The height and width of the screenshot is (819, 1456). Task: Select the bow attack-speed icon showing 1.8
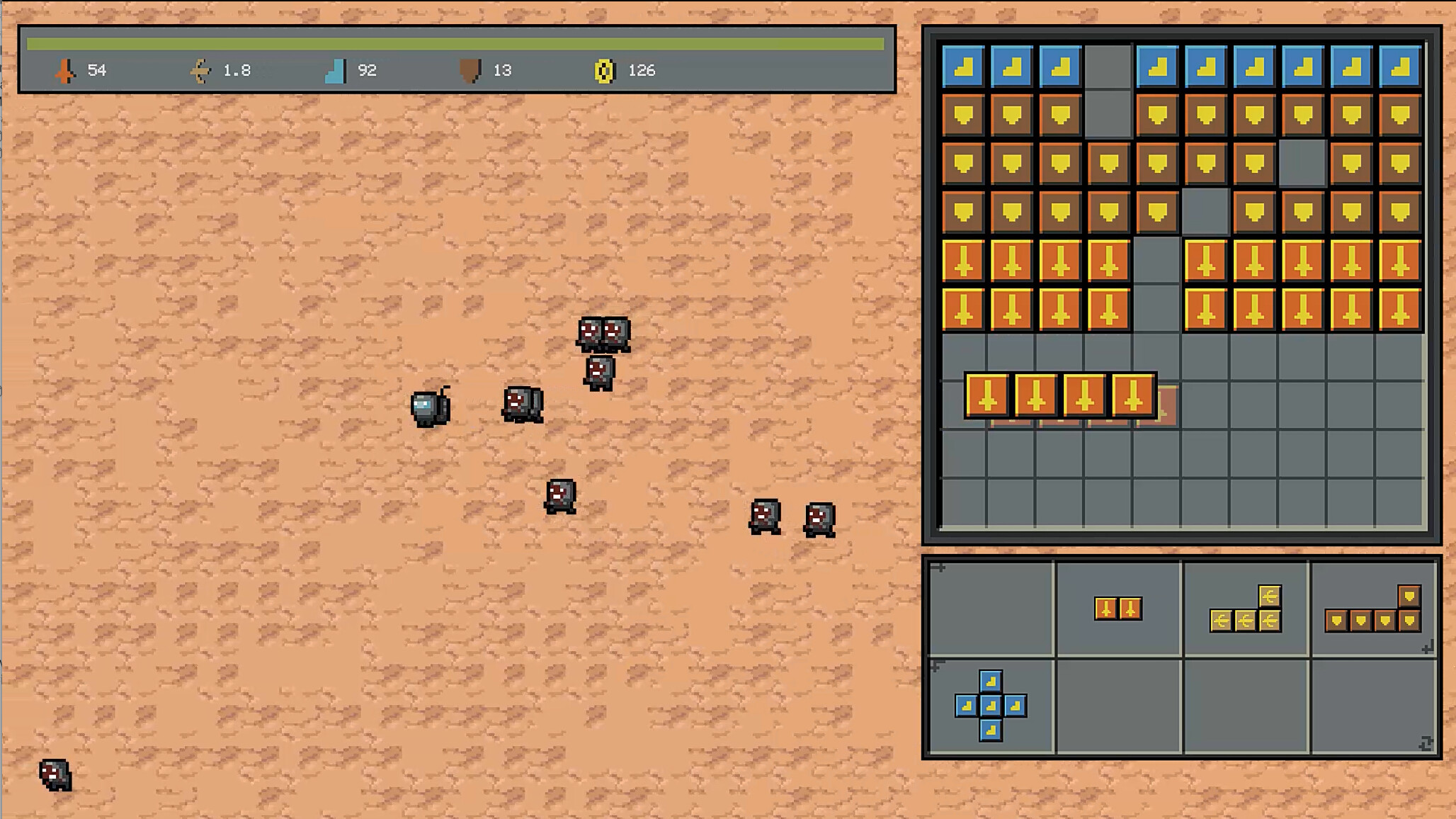200,70
